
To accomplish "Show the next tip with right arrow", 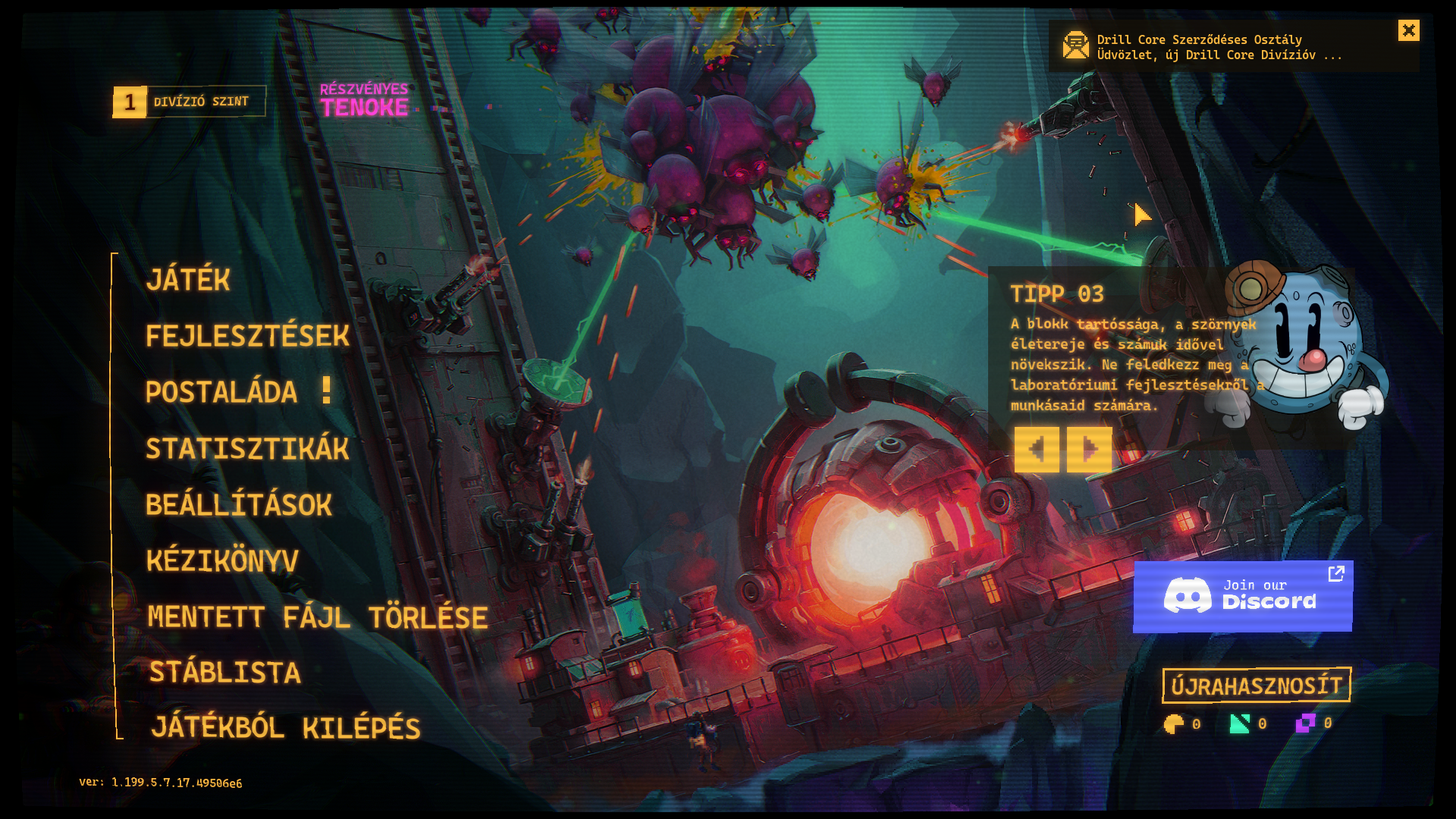I will click(x=1089, y=450).
